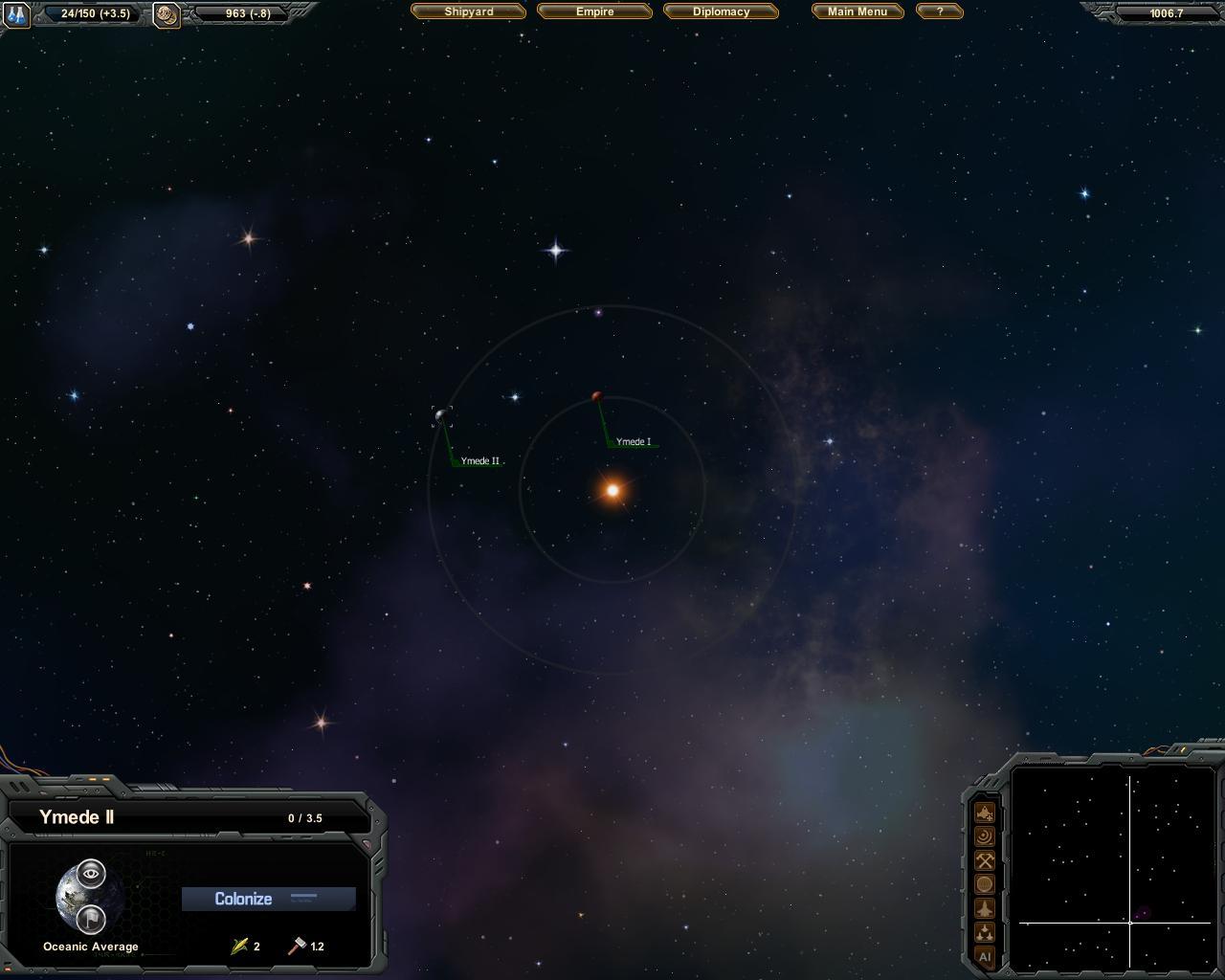
Task: Click the ship-with-plus icon beside the minimap
Action: [x=984, y=813]
